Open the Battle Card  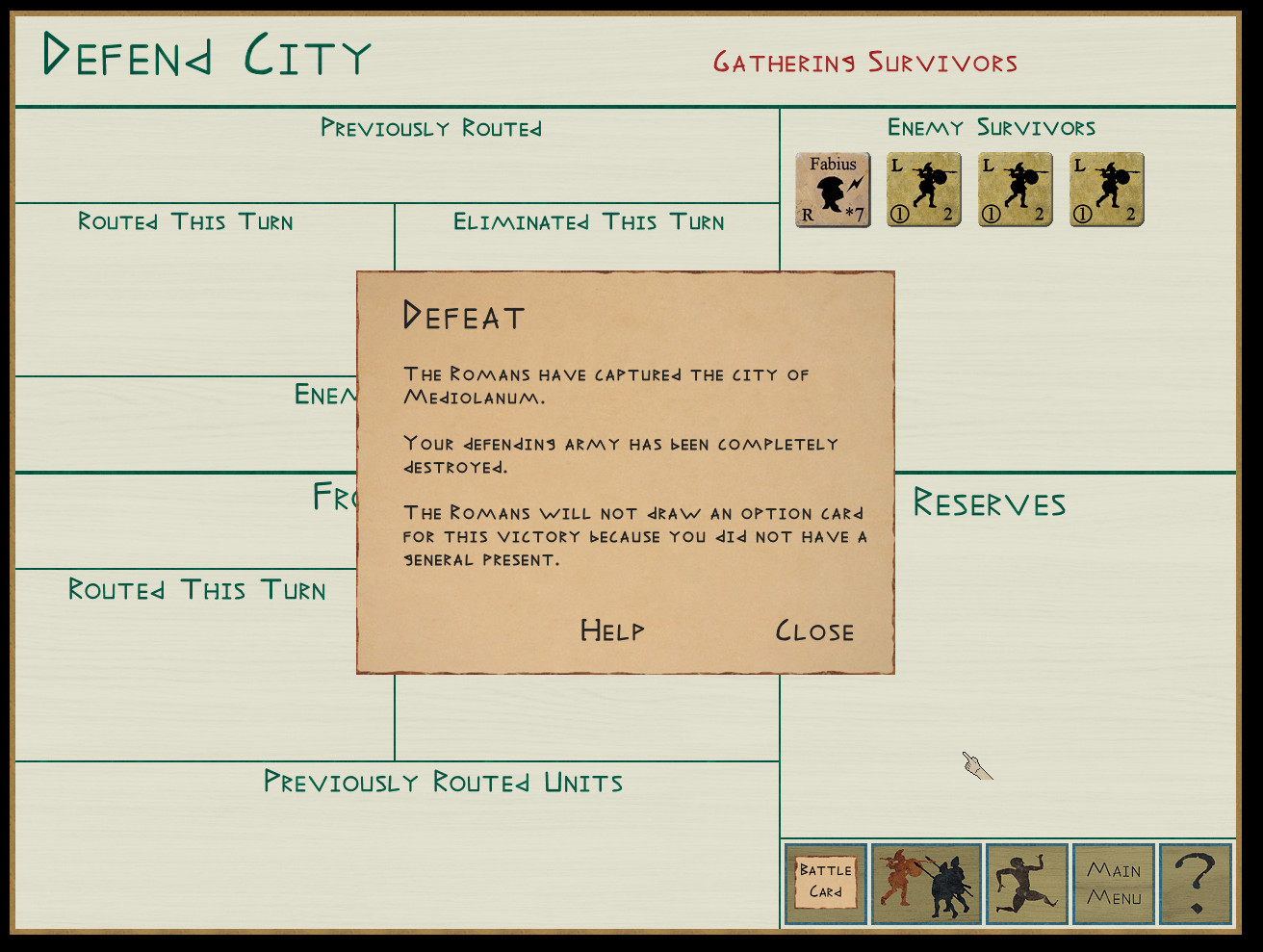point(826,884)
